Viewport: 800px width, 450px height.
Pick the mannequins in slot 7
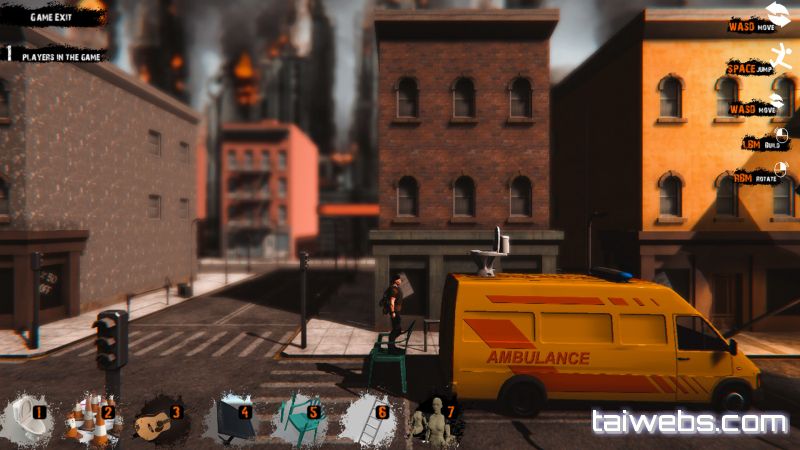click(434, 422)
